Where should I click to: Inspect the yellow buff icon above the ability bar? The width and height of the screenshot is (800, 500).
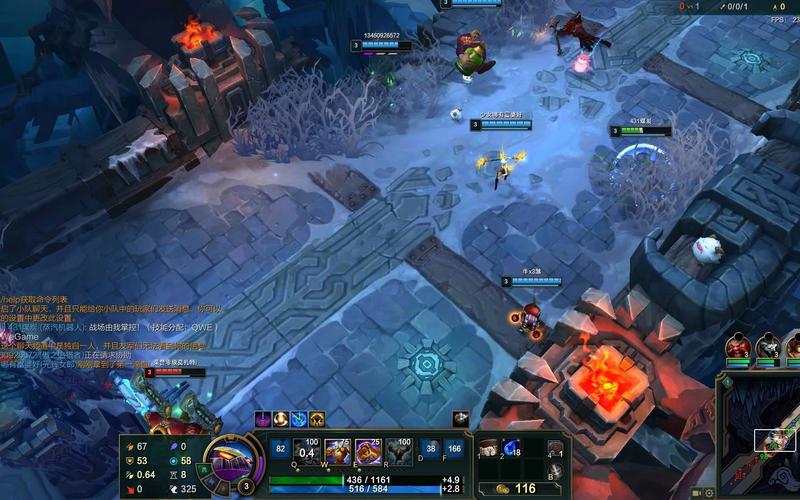pos(317,419)
